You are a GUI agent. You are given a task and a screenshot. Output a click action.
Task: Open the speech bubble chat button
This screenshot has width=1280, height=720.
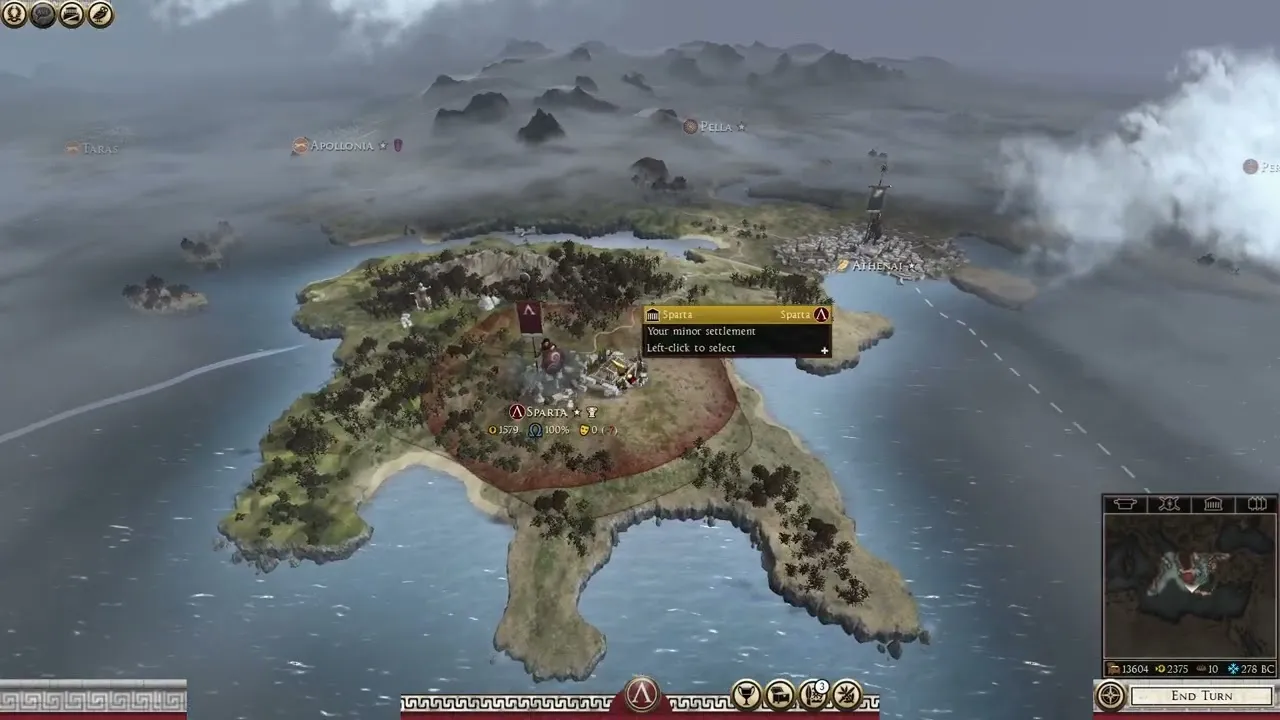click(x=43, y=14)
